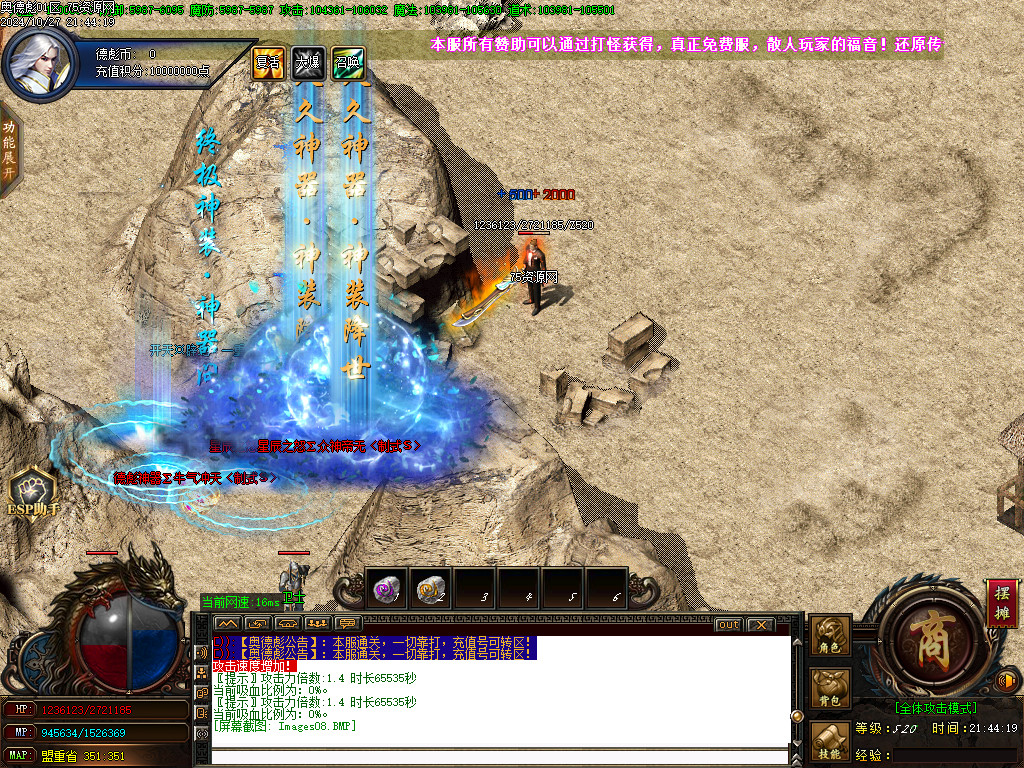Click the 复活 revive icon
Screen dimensions: 1024x768
pyautogui.click(x=268, y=62)
